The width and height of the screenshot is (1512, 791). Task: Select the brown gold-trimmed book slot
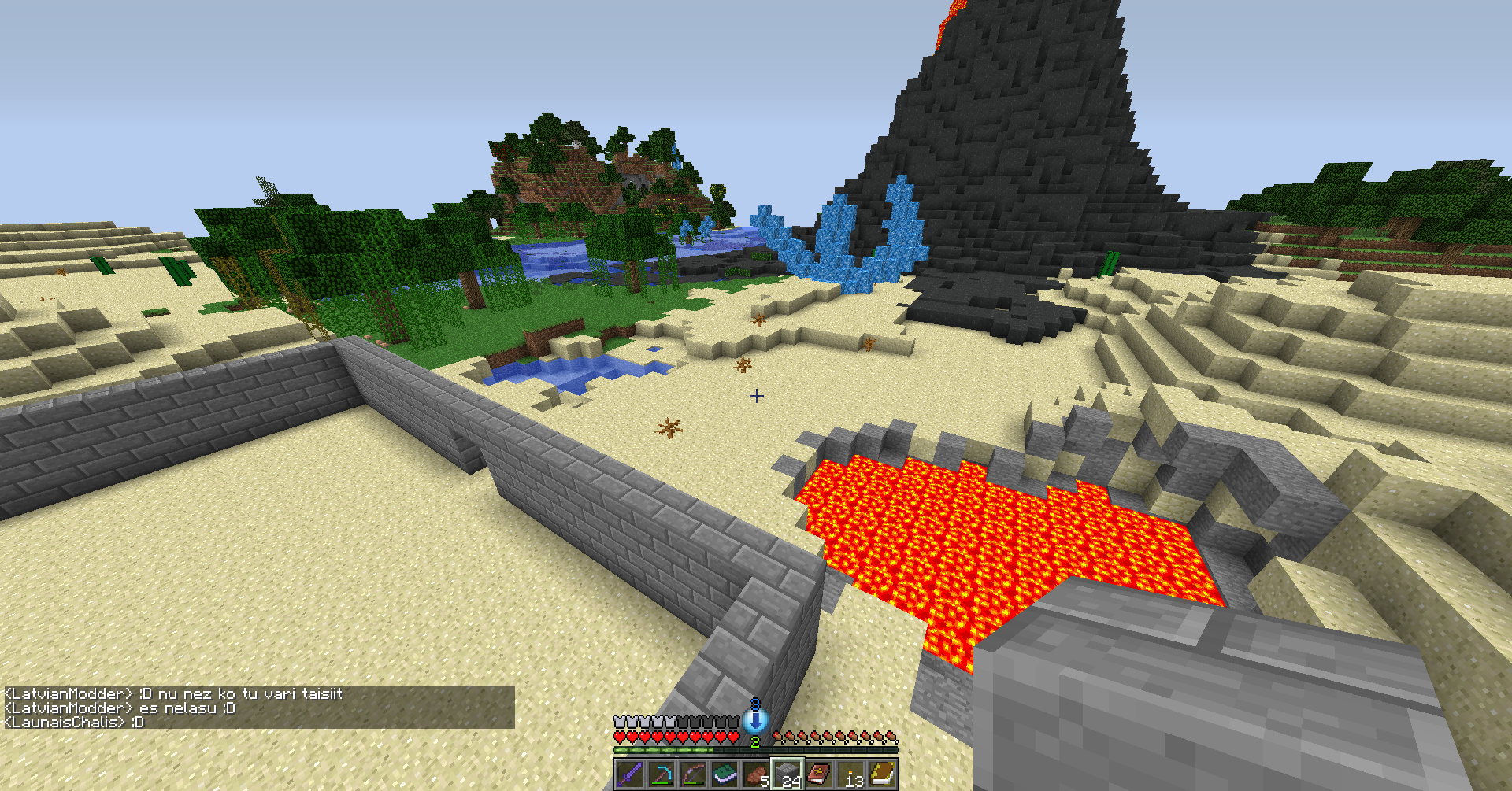click(883, 774)
